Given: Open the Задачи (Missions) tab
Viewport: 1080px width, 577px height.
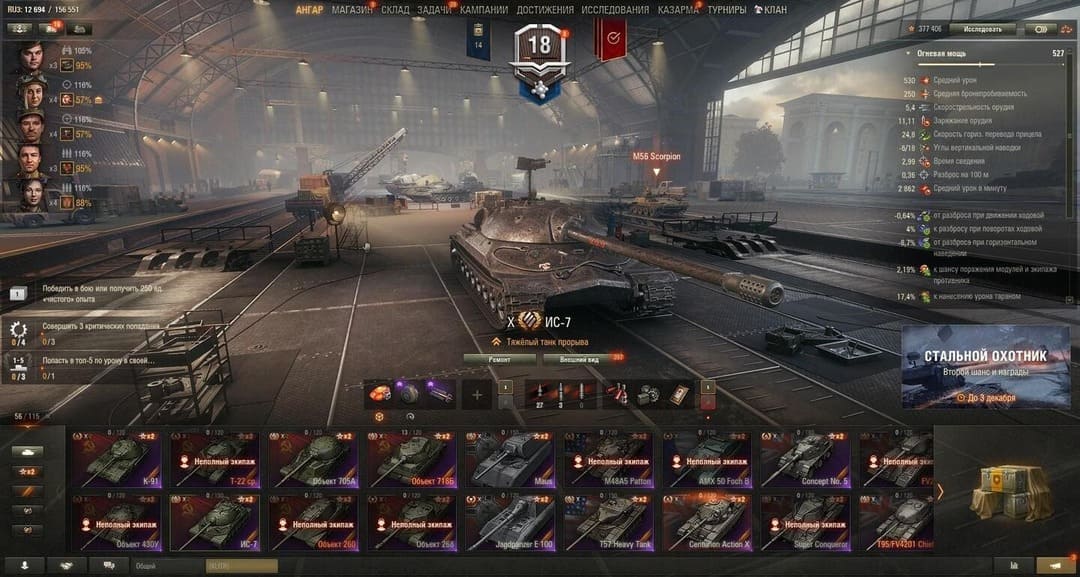Looking at the screenshot, I should point(434,10).
